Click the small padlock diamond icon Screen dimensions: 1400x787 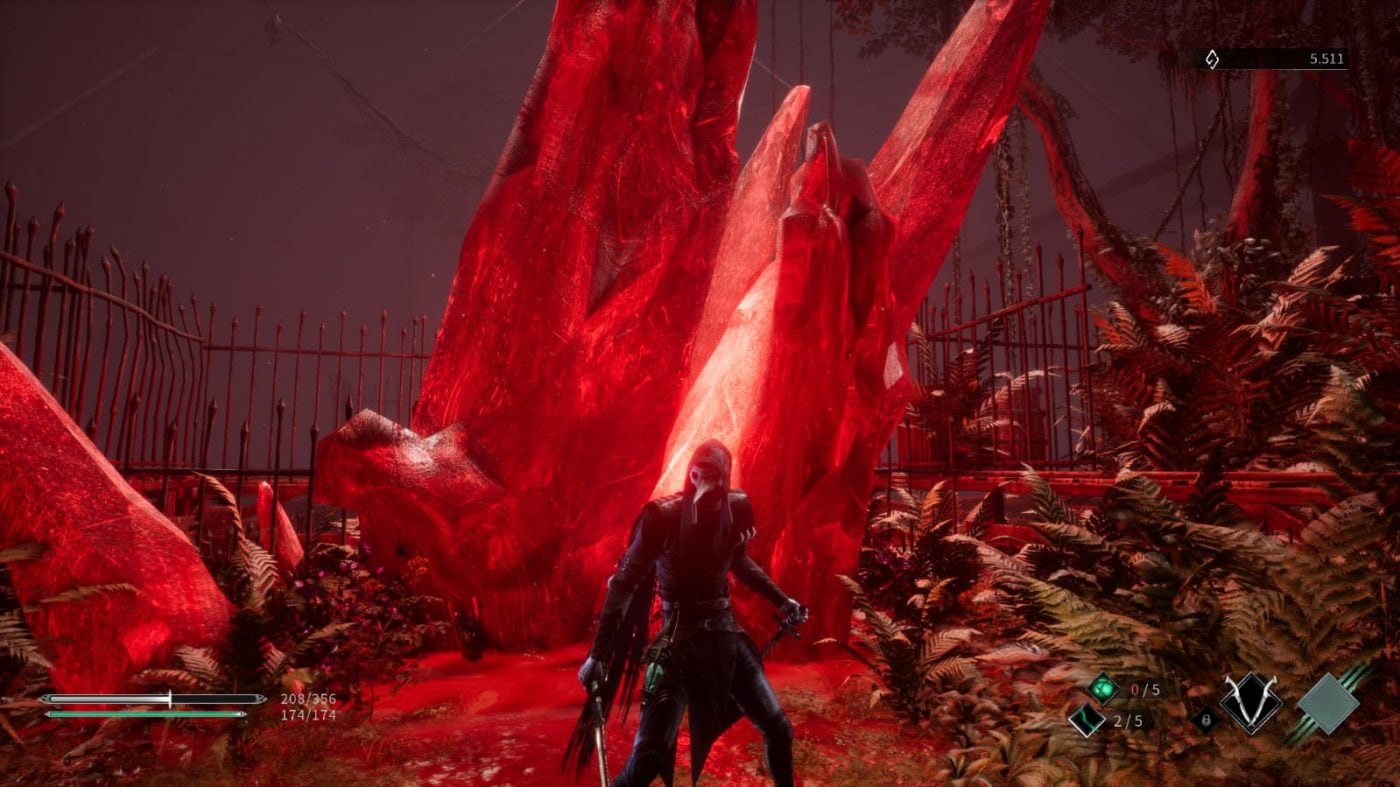click(1206, 719)
